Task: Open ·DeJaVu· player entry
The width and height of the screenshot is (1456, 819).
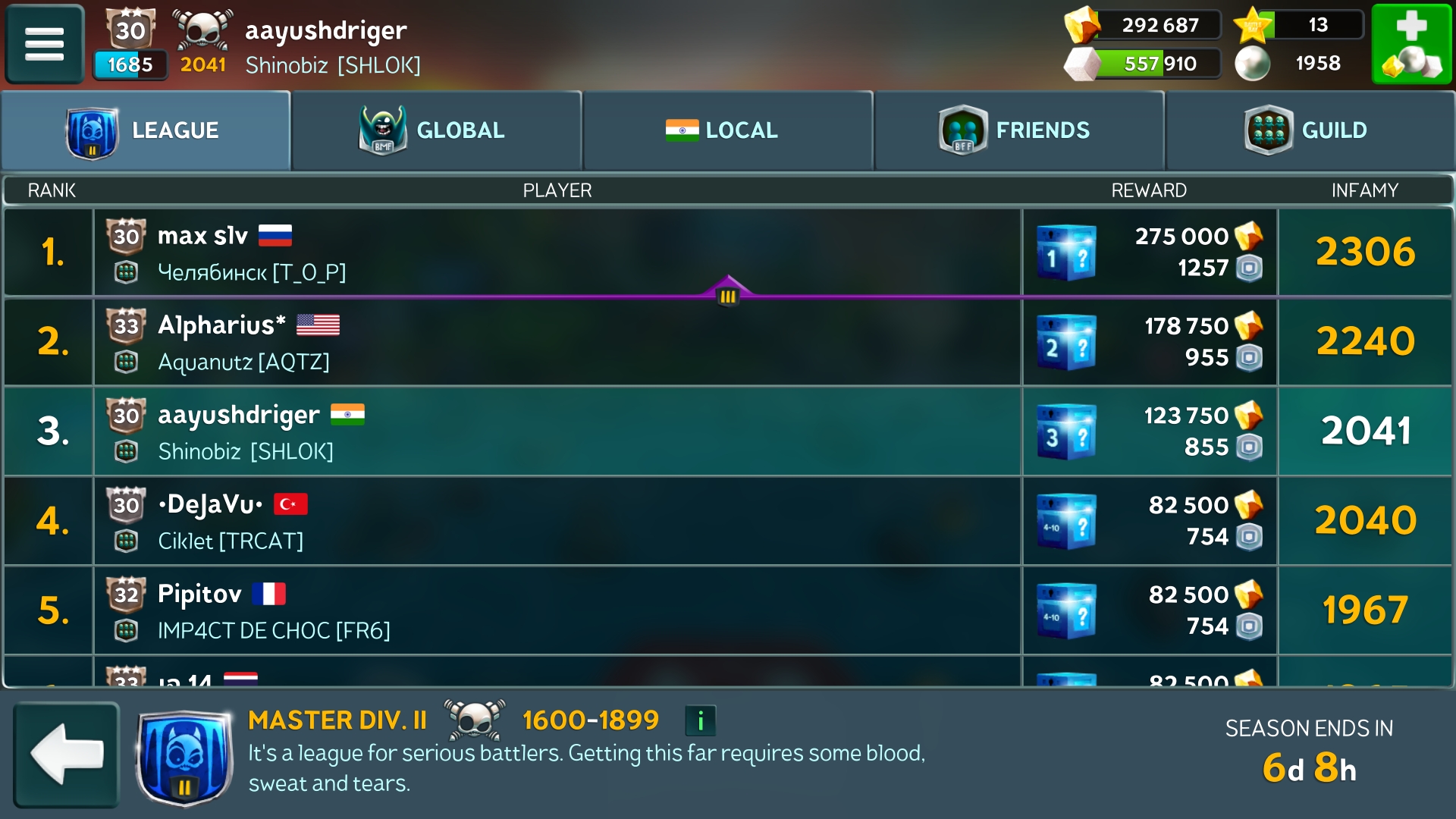Action: click(x=557, y=521)
